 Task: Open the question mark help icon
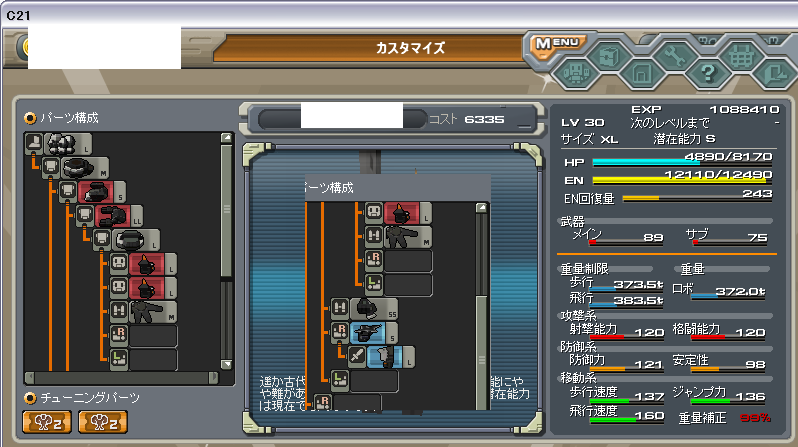(x=708, y=71)
